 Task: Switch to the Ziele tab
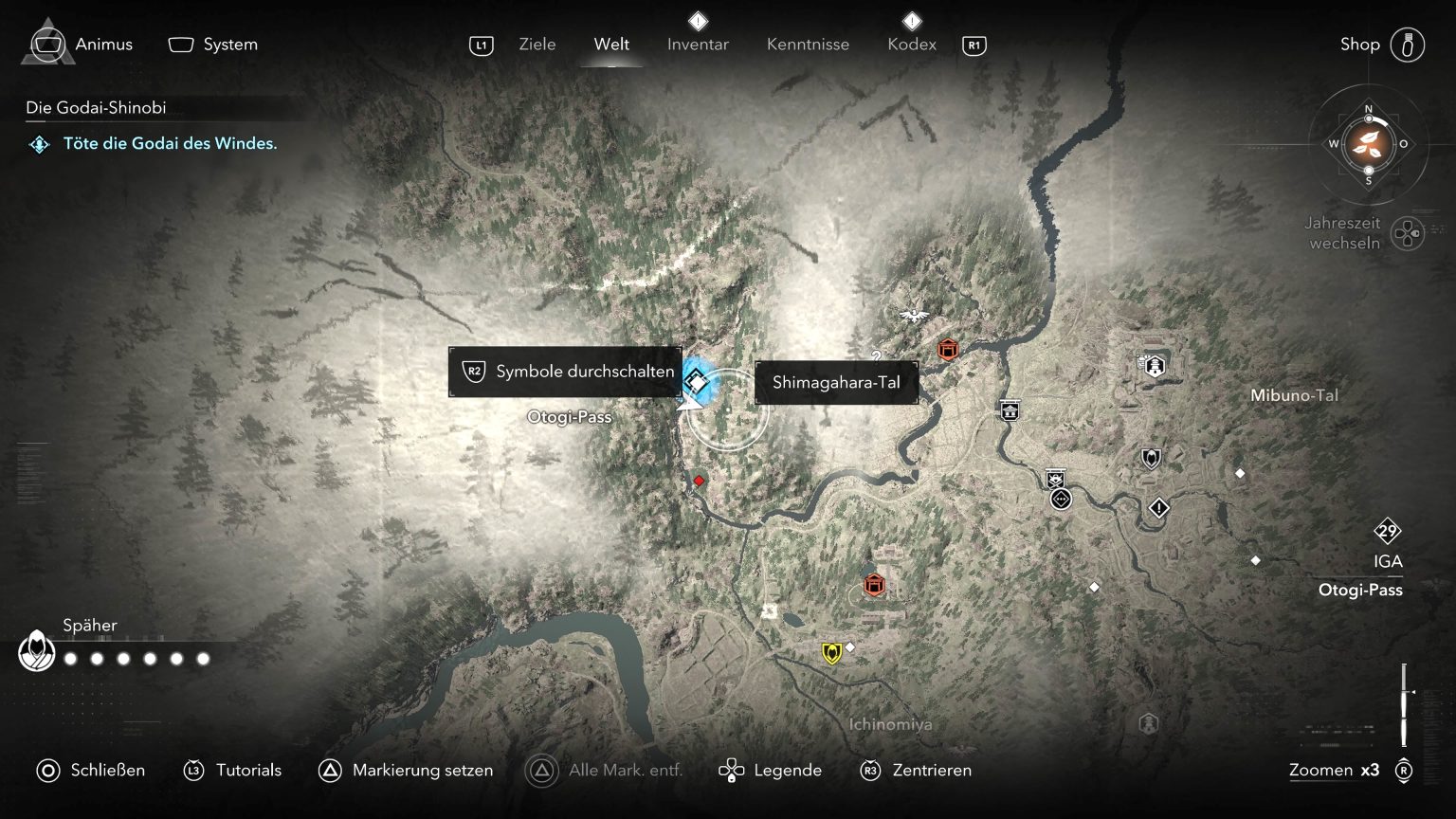tap(537, 45)
